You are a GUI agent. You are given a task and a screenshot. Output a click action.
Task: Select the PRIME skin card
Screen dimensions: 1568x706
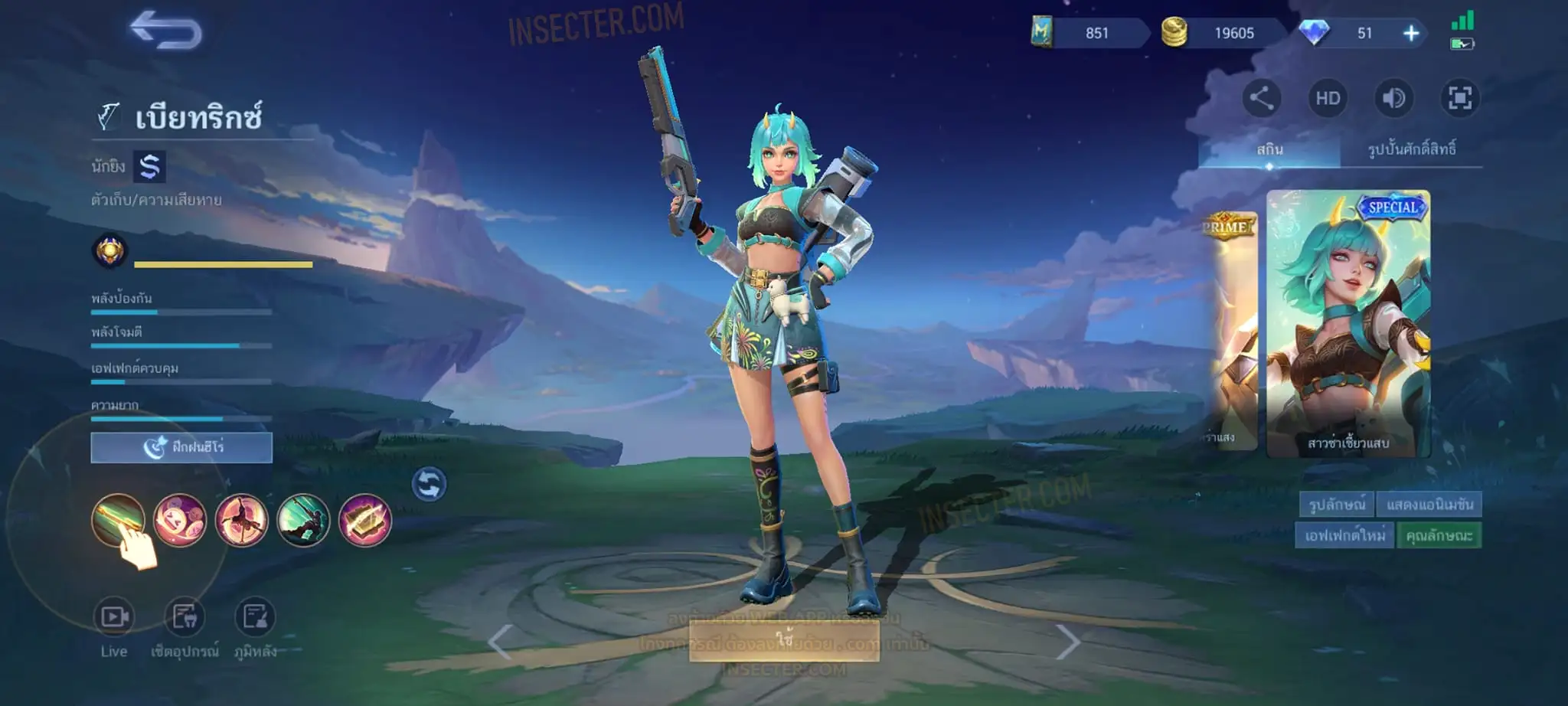click(1229, 329)
